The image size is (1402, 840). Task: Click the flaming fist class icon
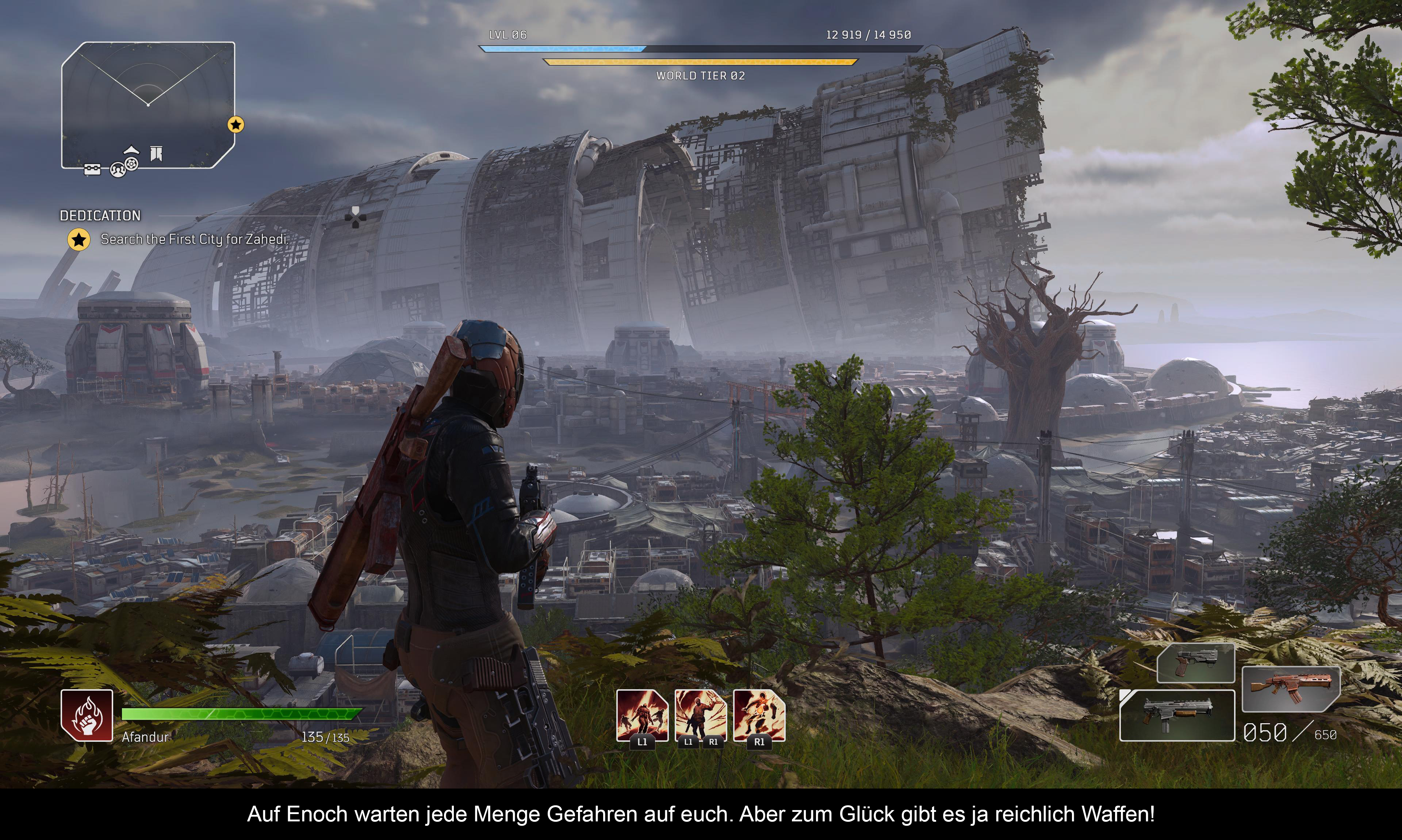pyautogui.click(x=87, y=716)
